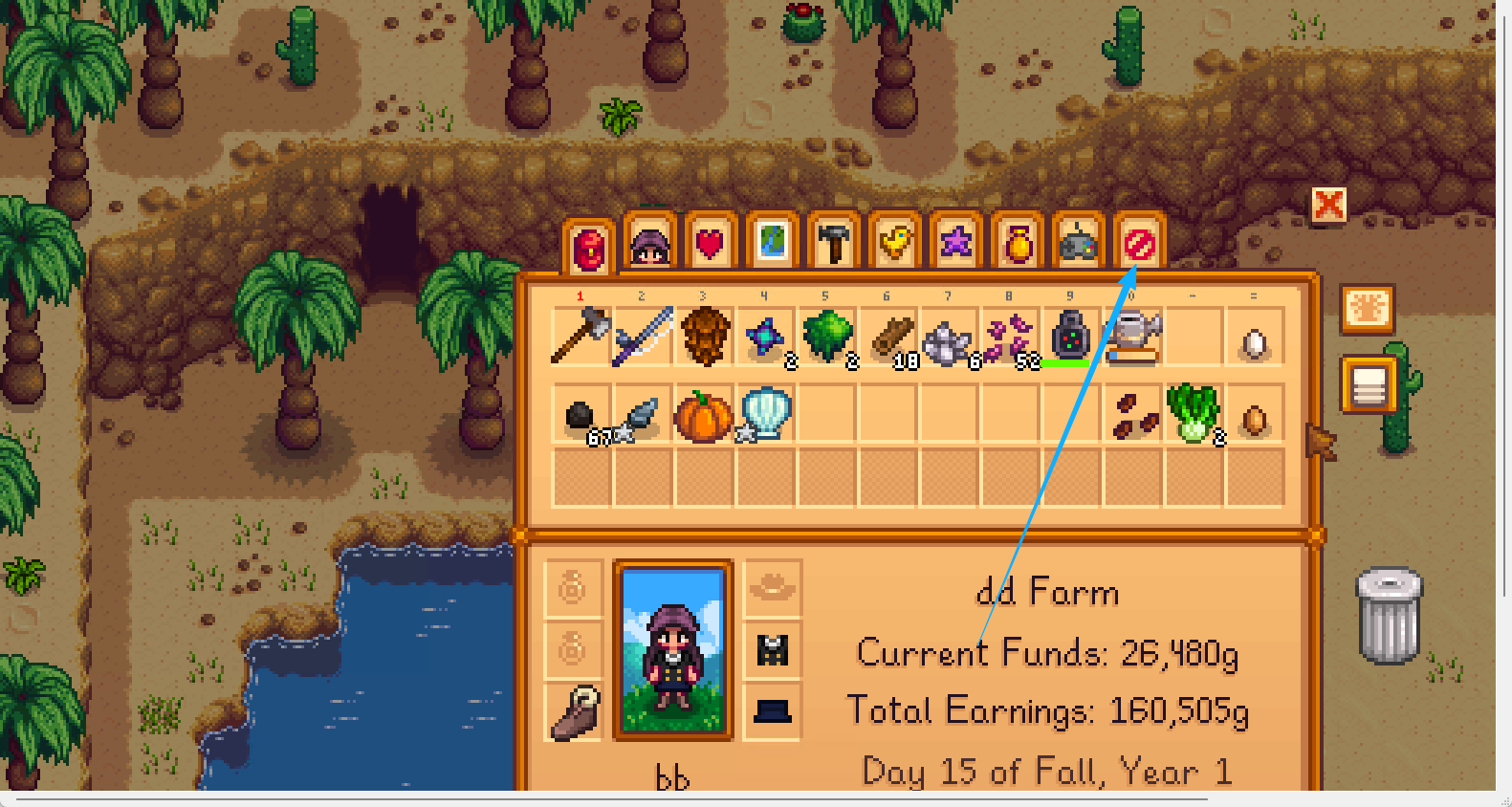Open the yellow chick animals tab
This screenshot has width=1512, height=807.
pos(894,246)
